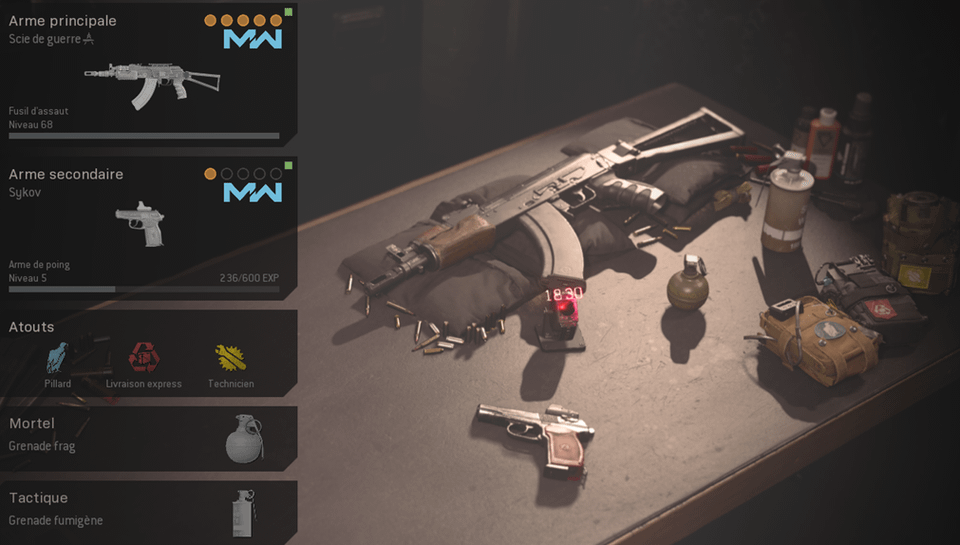Open the Arme principale weapon panel

click(x=148, y=75)
